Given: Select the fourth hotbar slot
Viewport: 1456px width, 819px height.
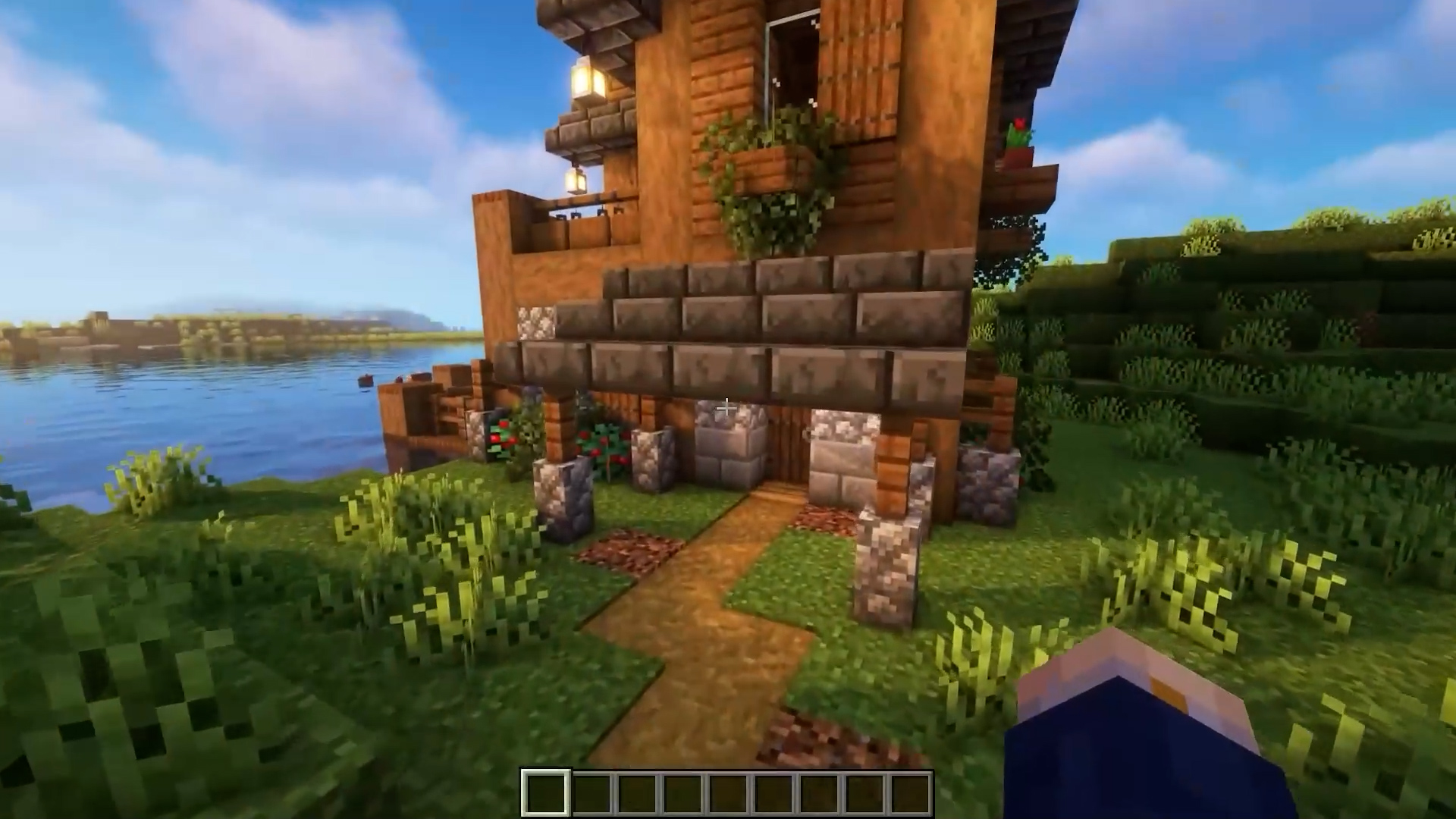Looking at the screenshot, I should pyautogui.click(x=682, y=792).
